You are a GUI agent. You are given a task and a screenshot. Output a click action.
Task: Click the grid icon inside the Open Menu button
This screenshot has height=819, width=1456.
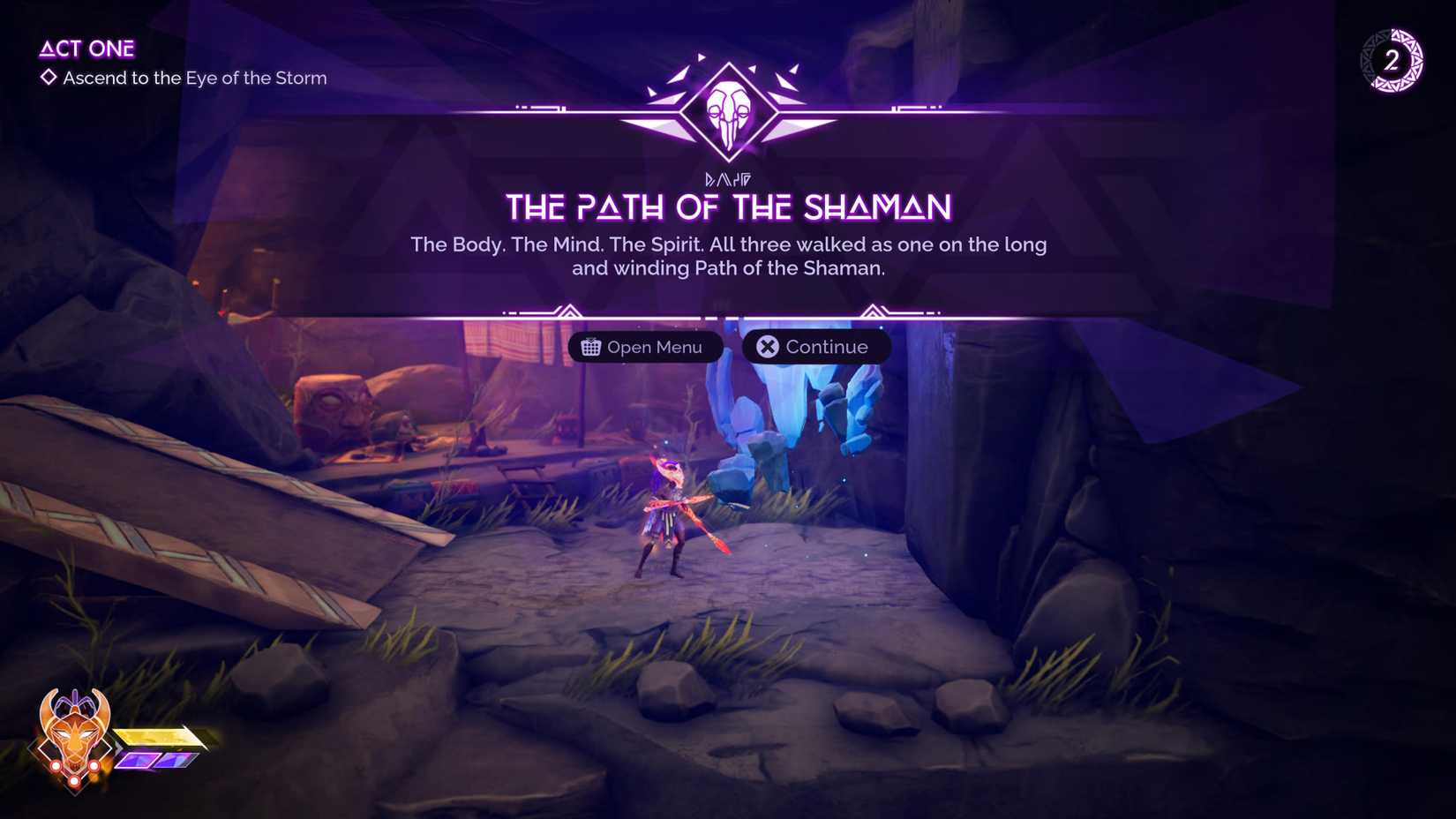click(593, 347)
